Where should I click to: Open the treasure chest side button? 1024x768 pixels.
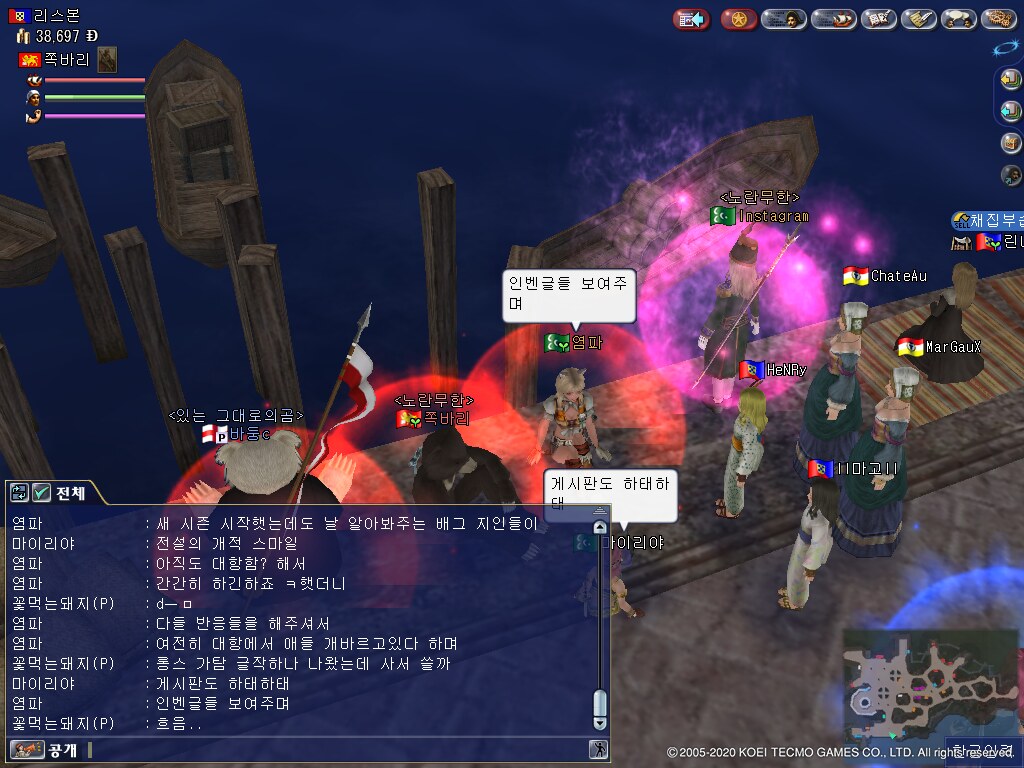coord(1011,143)
